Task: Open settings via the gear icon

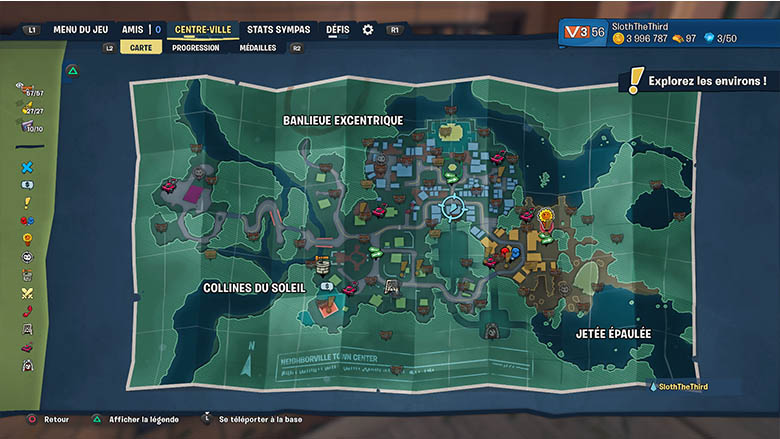Action: [x=368, y=30]
